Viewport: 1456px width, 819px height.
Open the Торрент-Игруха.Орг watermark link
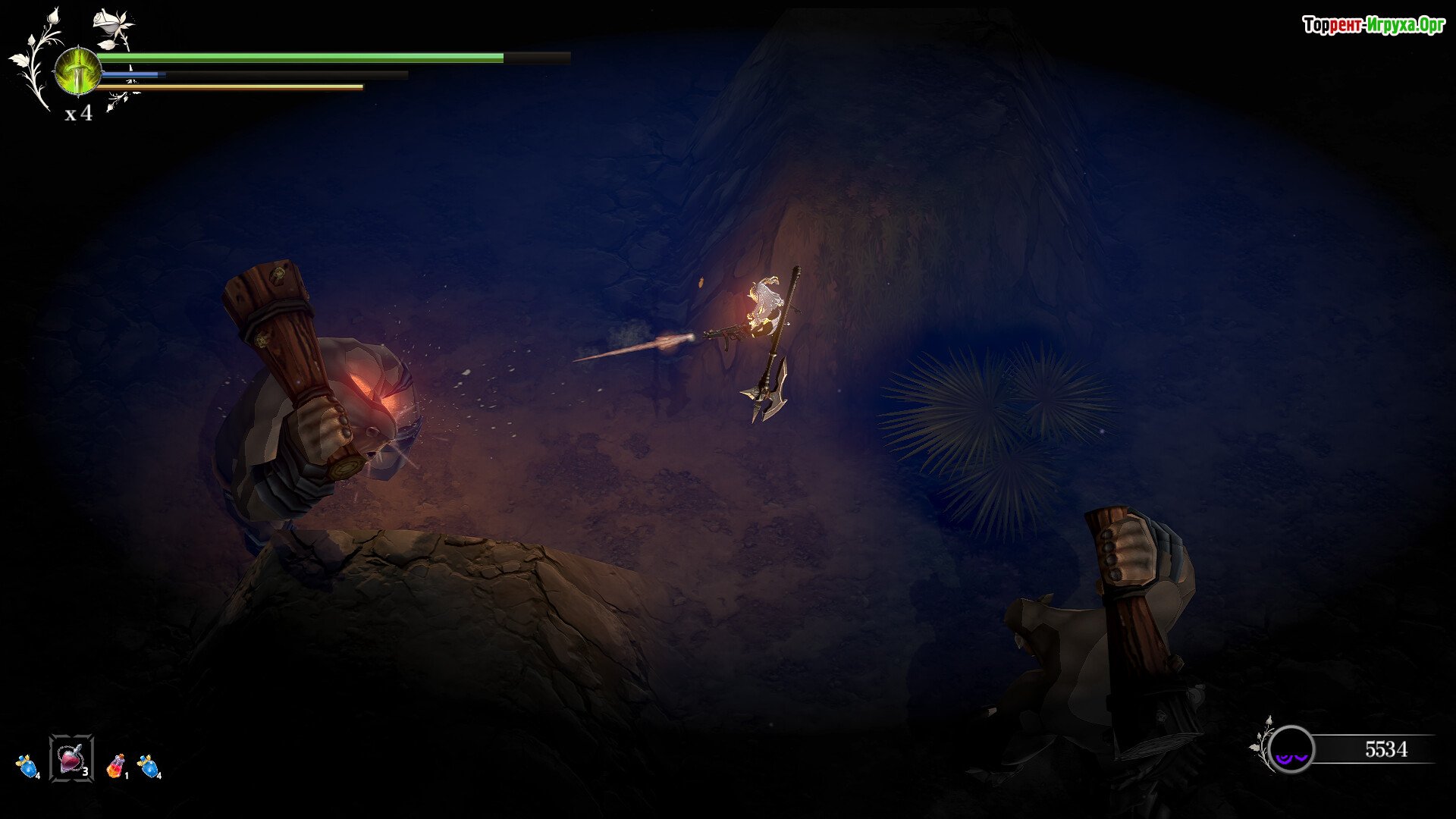click(1373, 26)
